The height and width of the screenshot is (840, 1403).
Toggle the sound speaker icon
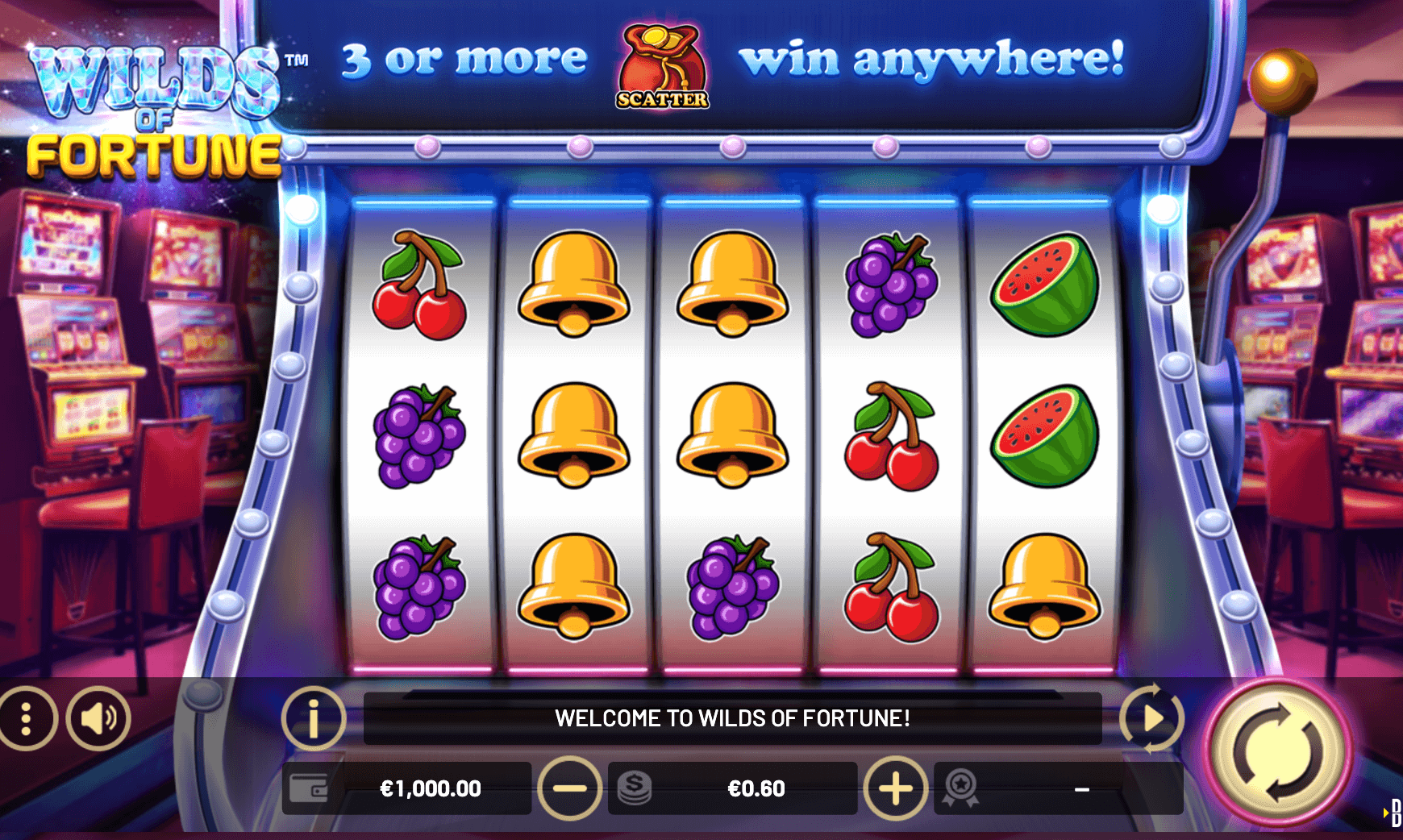(x=98, y=718)
